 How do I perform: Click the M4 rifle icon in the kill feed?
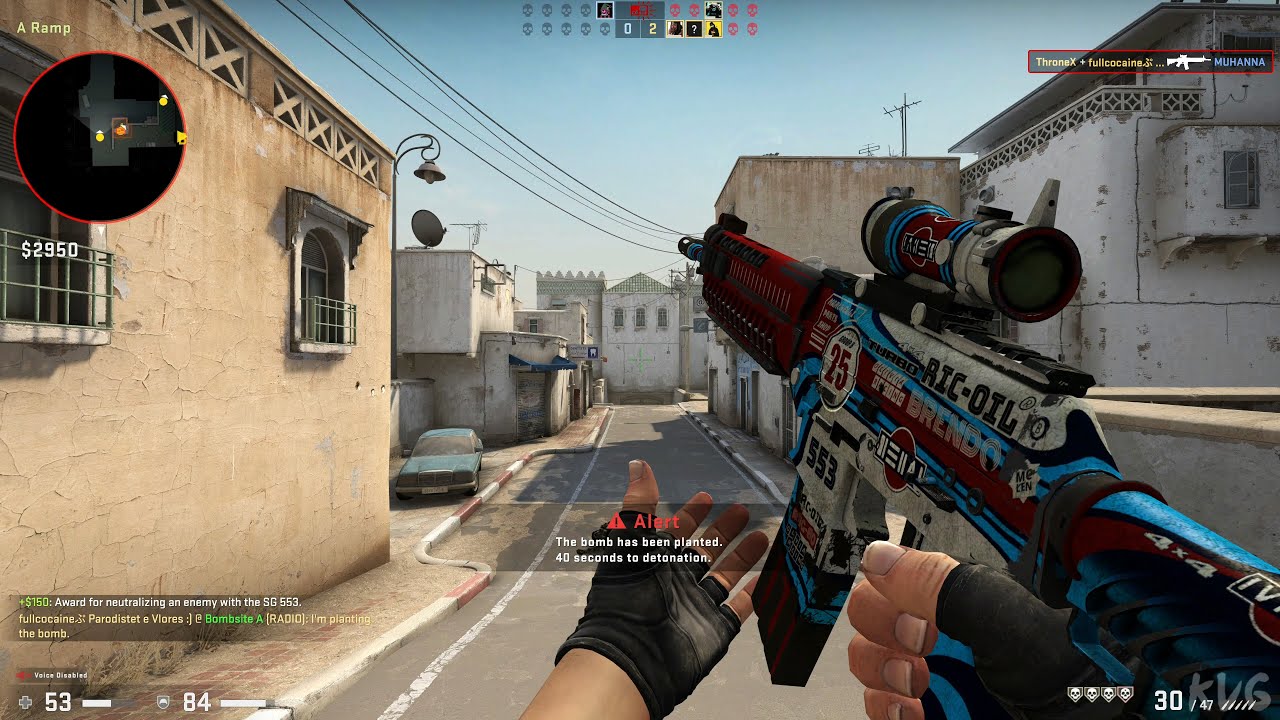pyautogui.click(x=1189, y=62)
